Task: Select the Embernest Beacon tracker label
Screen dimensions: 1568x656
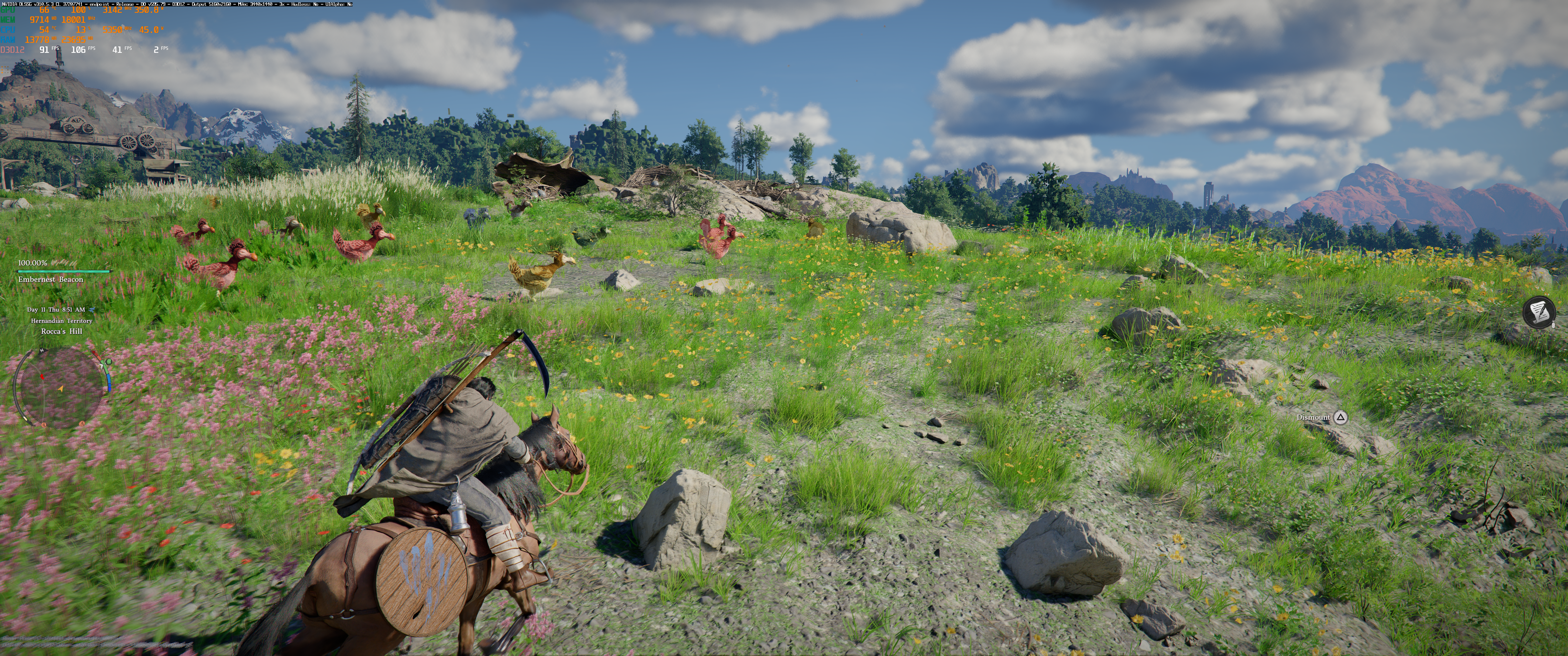Action: pyautogui.click(x=50, y=279)
